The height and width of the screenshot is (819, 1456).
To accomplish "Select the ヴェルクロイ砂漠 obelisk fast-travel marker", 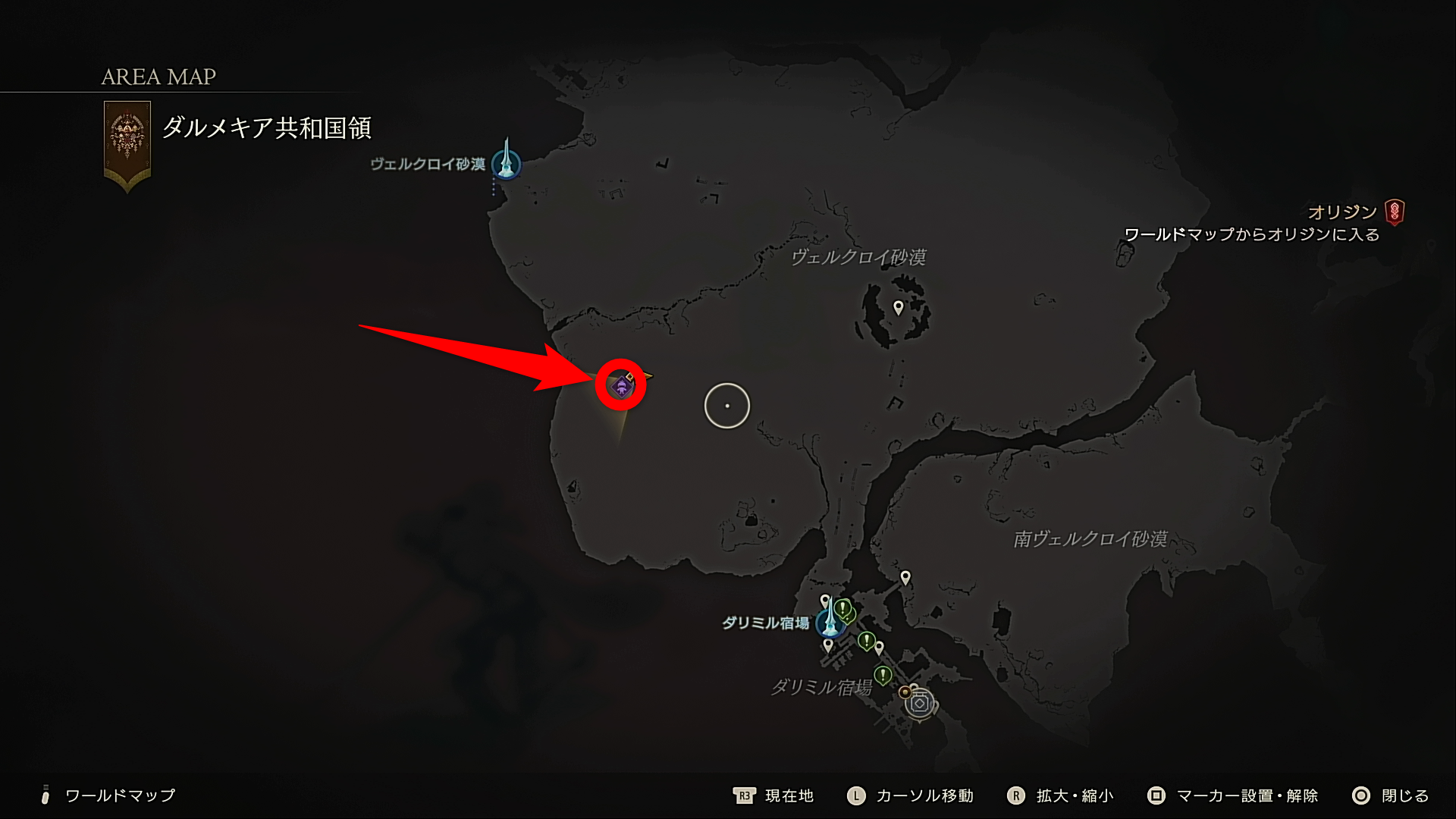I will [506, 161].
